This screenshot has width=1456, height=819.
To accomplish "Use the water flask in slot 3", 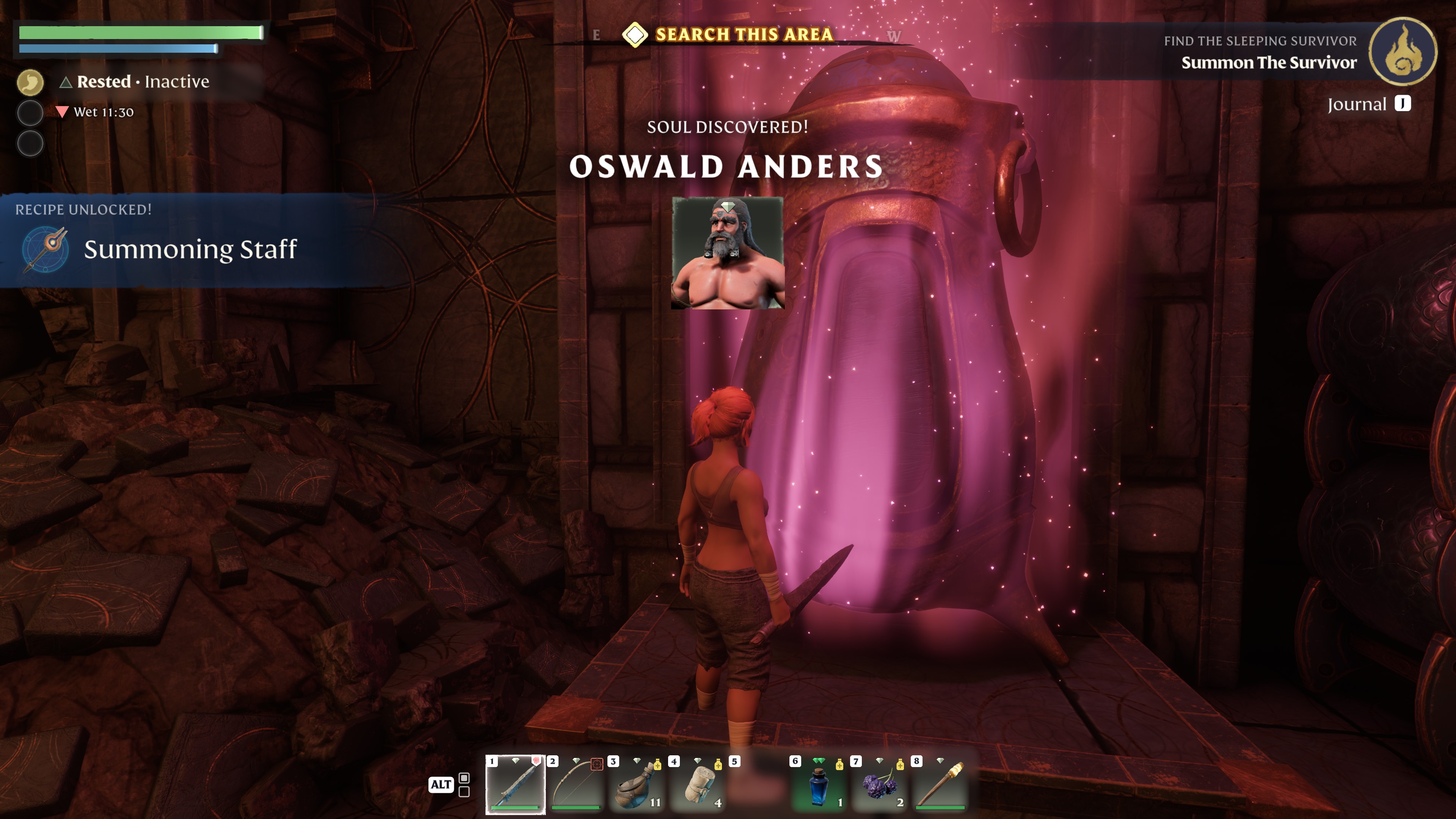I will coord(637,784).
